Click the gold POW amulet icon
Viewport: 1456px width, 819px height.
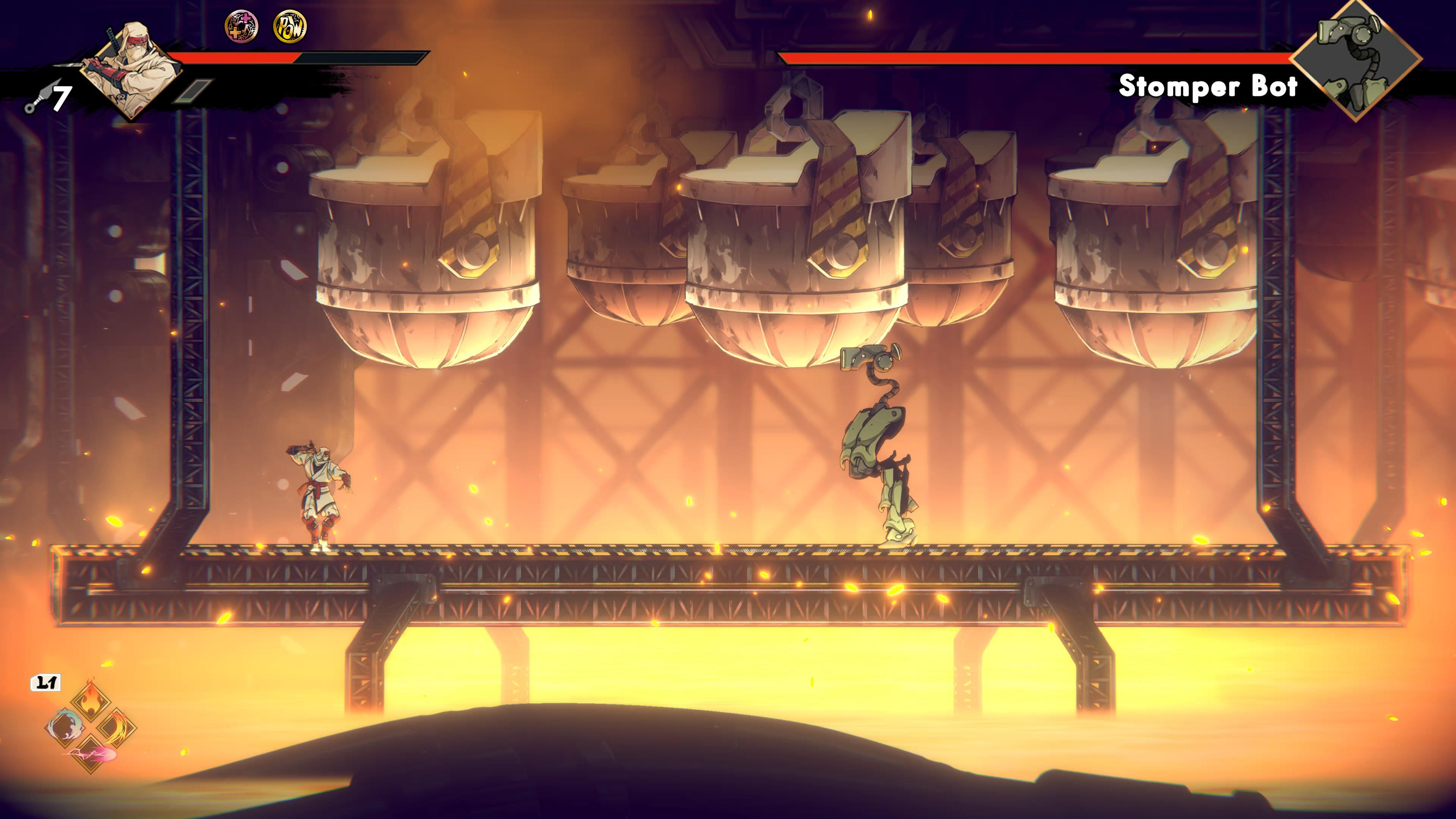pos(290,27)
